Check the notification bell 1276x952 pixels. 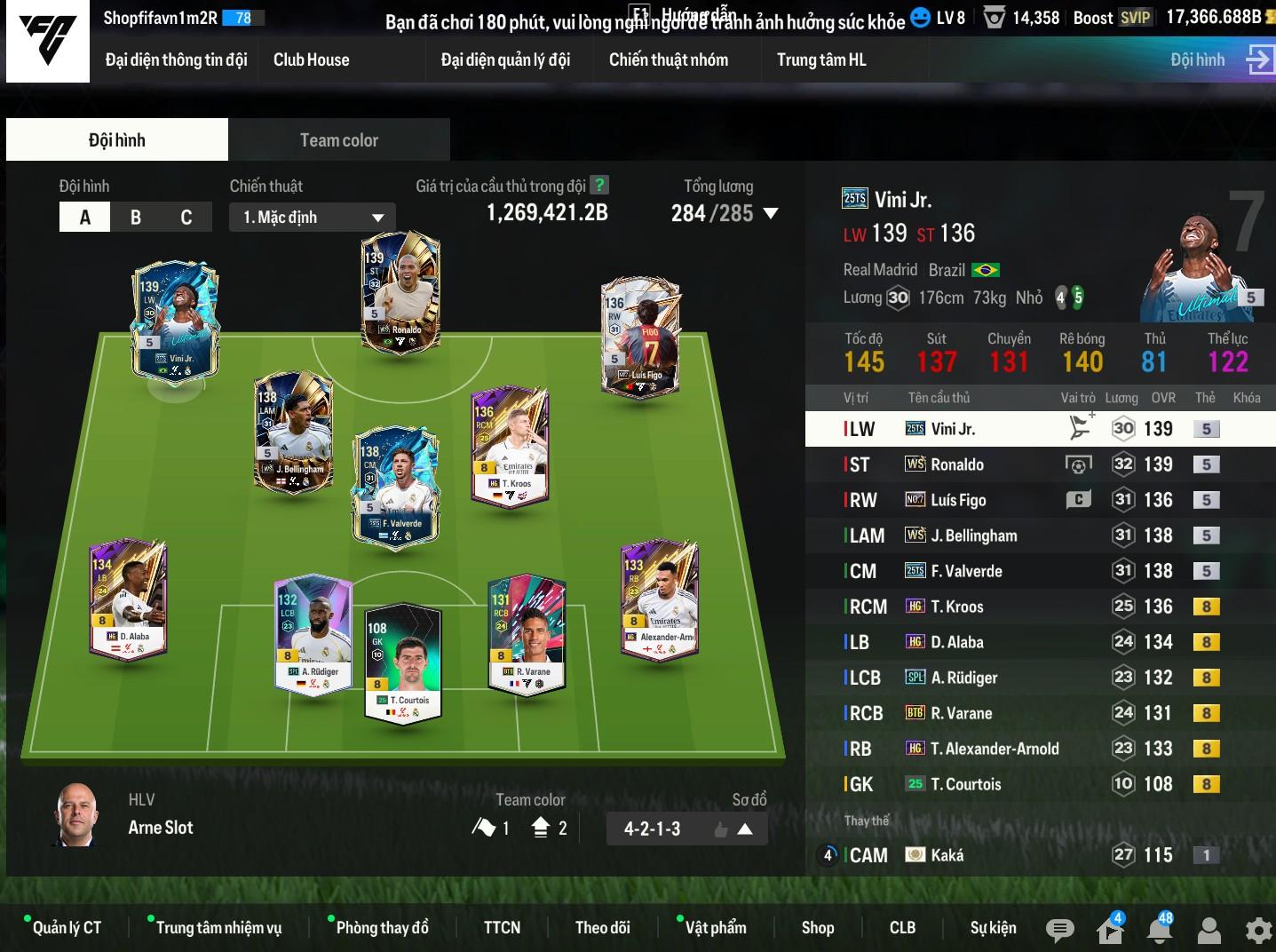1159,930
